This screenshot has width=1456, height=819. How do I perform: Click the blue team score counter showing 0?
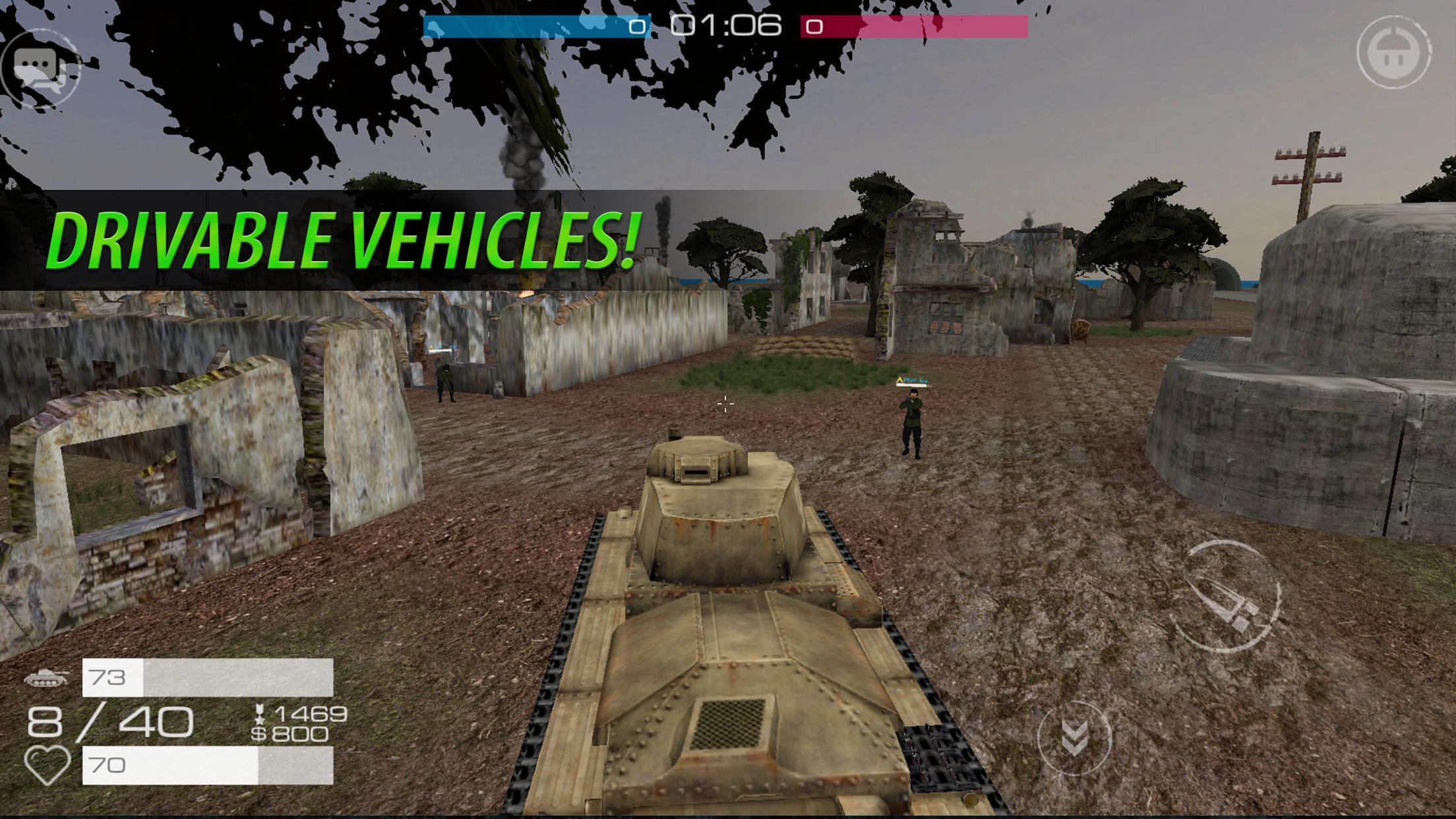click(638, 27)
